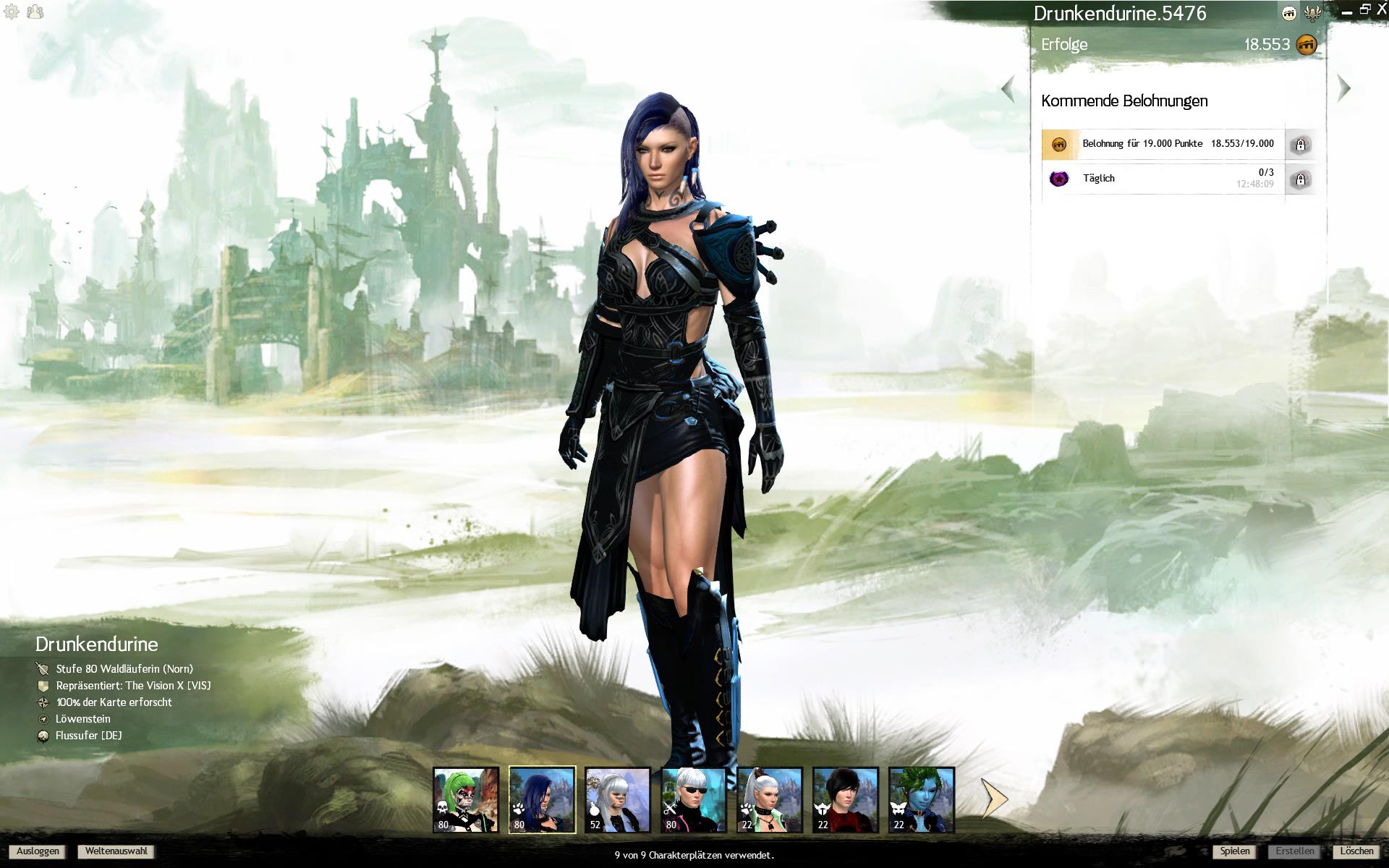Go to the previous account panel page

click(x=1008, y=90)
